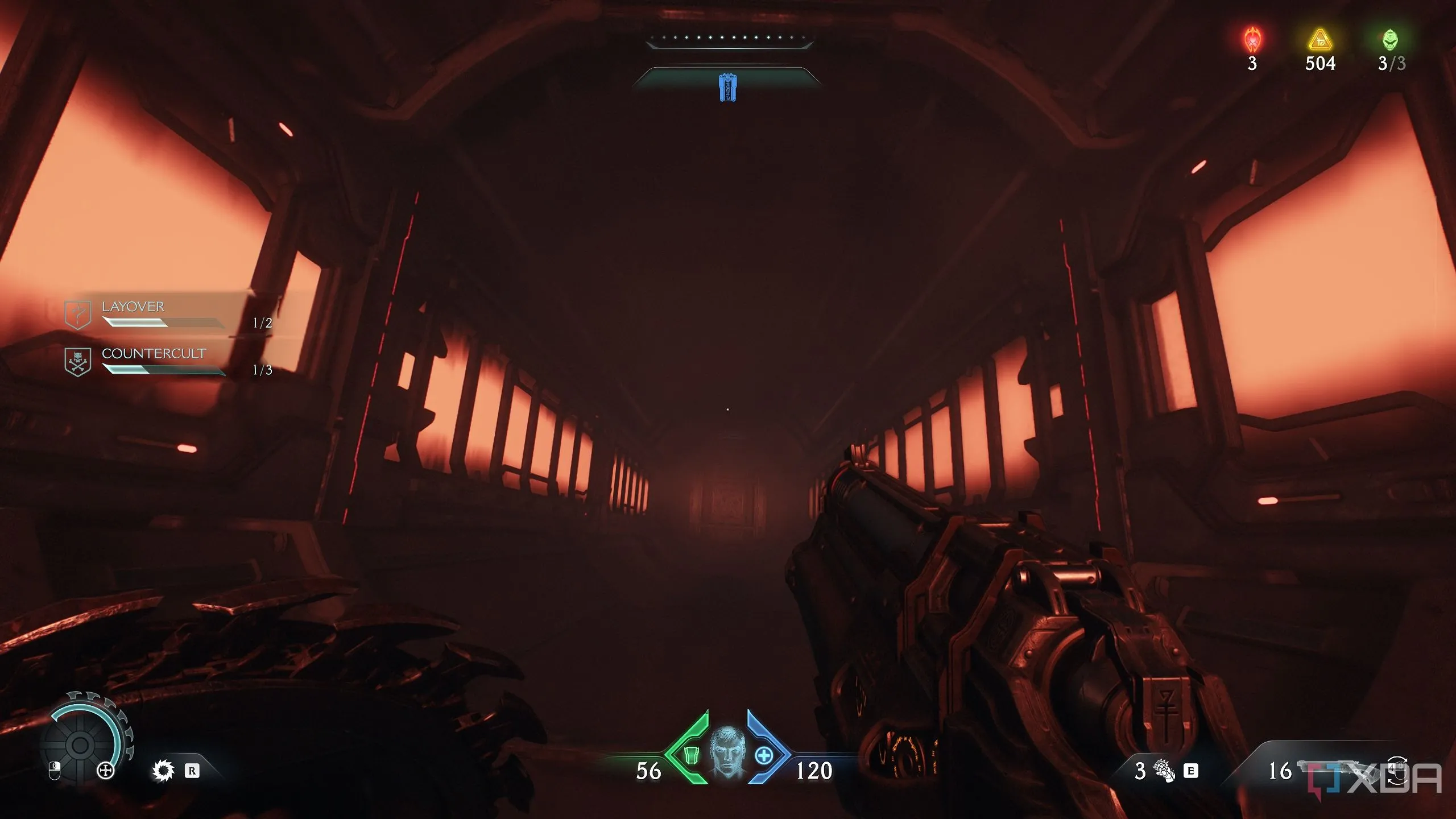1456x819 pixels.
Task: Select the blue objective marker on compass
Action: tap(727, 87)
